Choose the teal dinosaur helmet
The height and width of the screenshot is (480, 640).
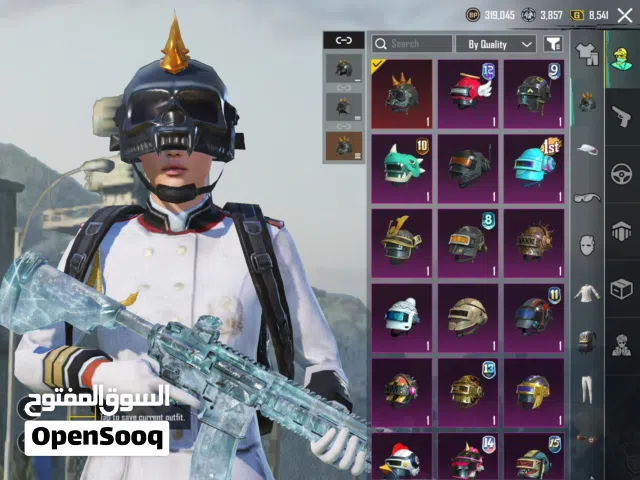[402, 167]
